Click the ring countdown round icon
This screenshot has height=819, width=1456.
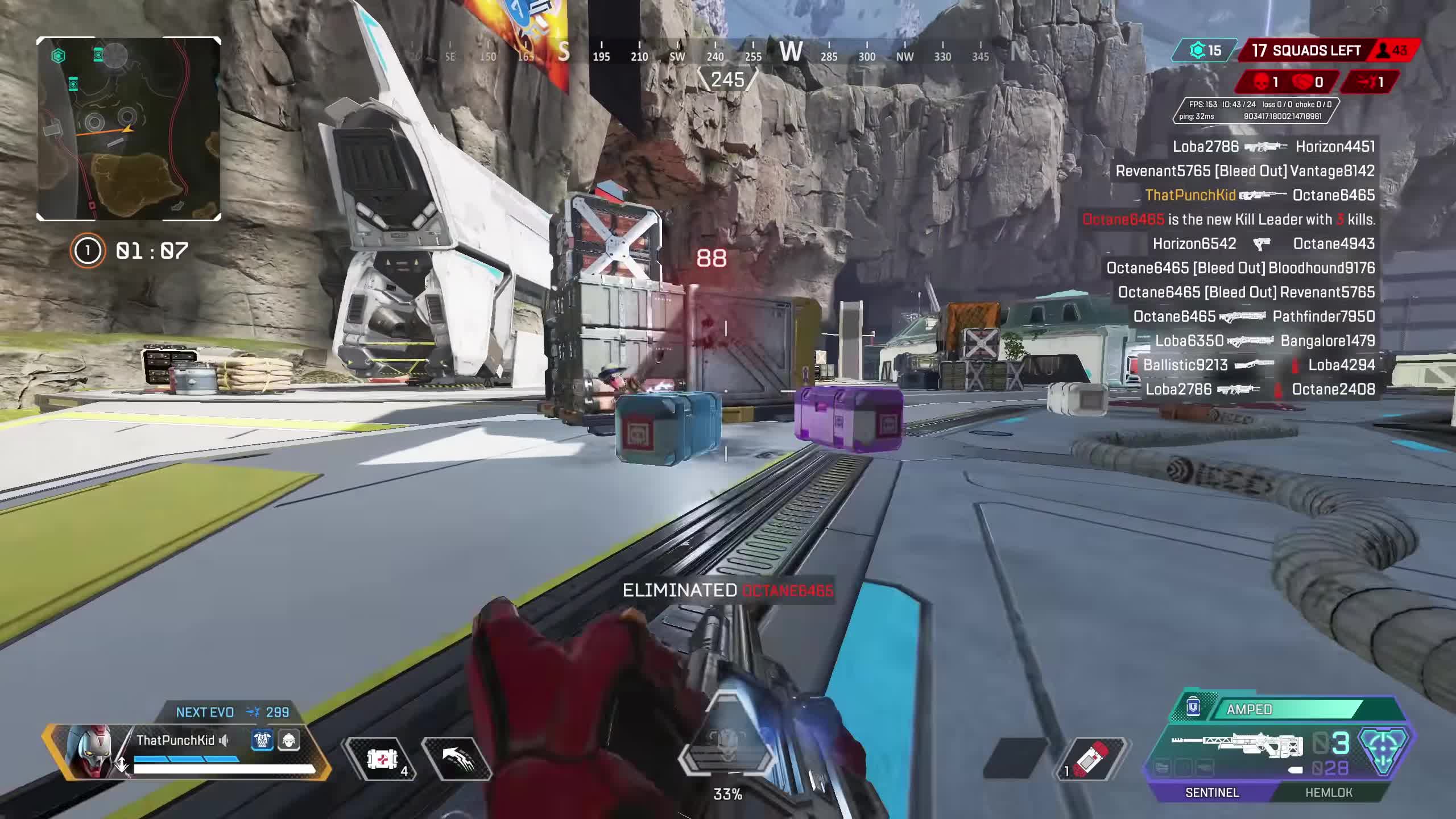tap(88, 251)
